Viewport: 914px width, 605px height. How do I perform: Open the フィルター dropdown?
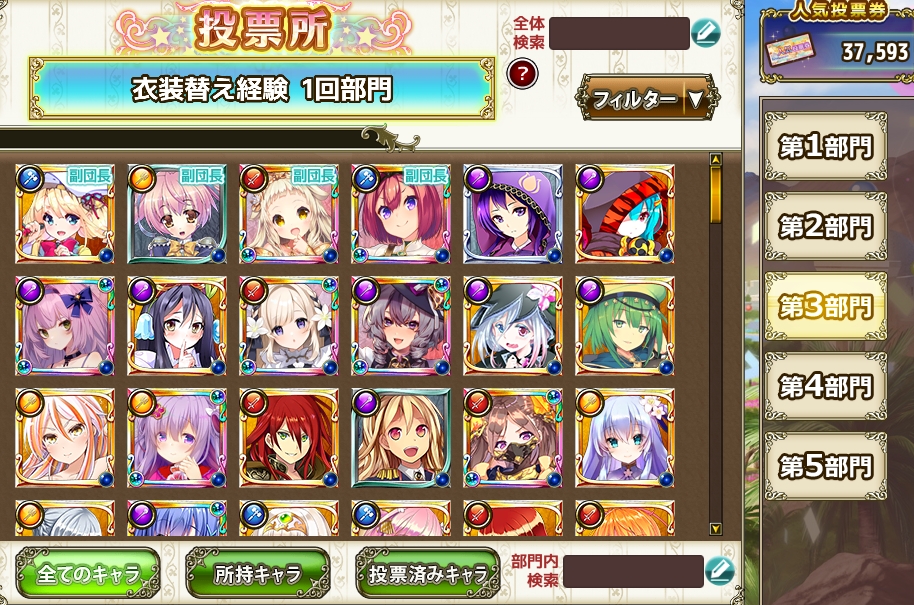tap(647, 98)
